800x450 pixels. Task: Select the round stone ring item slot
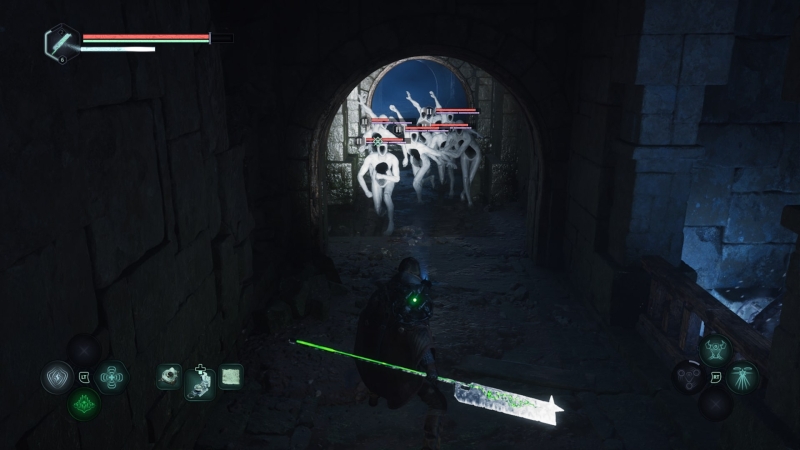(x=169, y=376)
